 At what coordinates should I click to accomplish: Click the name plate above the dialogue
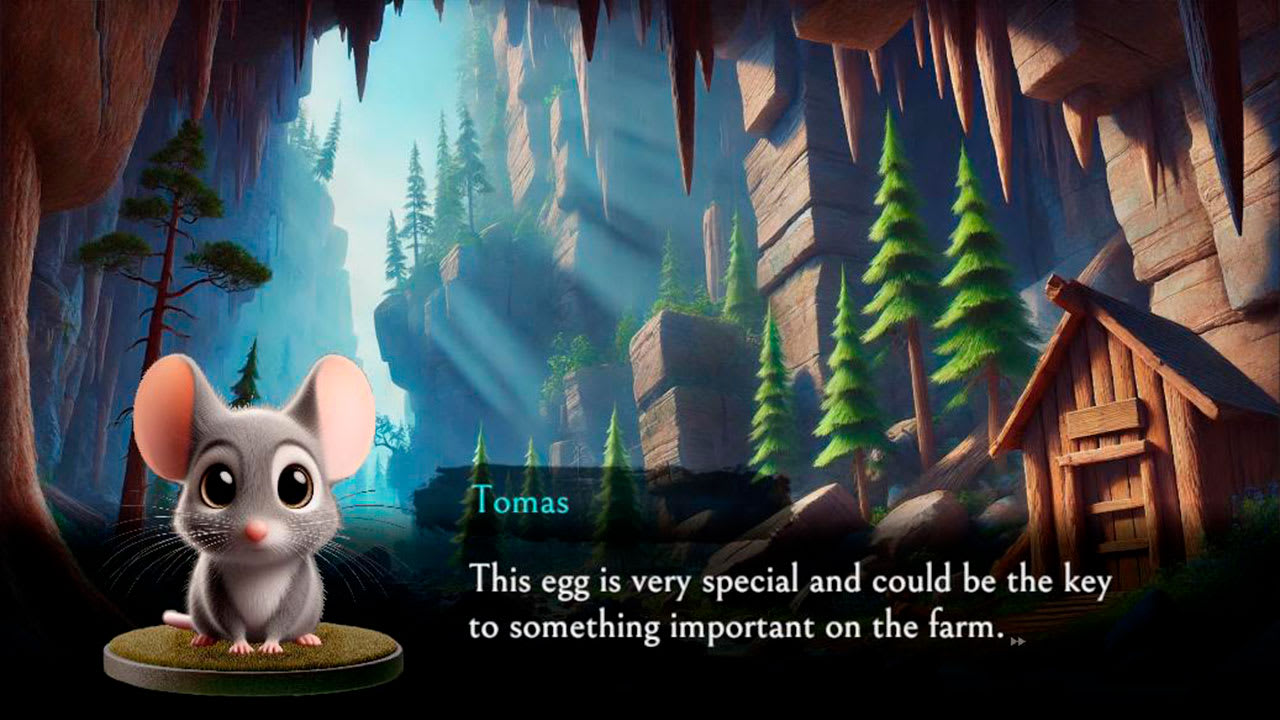click(520, 503)
